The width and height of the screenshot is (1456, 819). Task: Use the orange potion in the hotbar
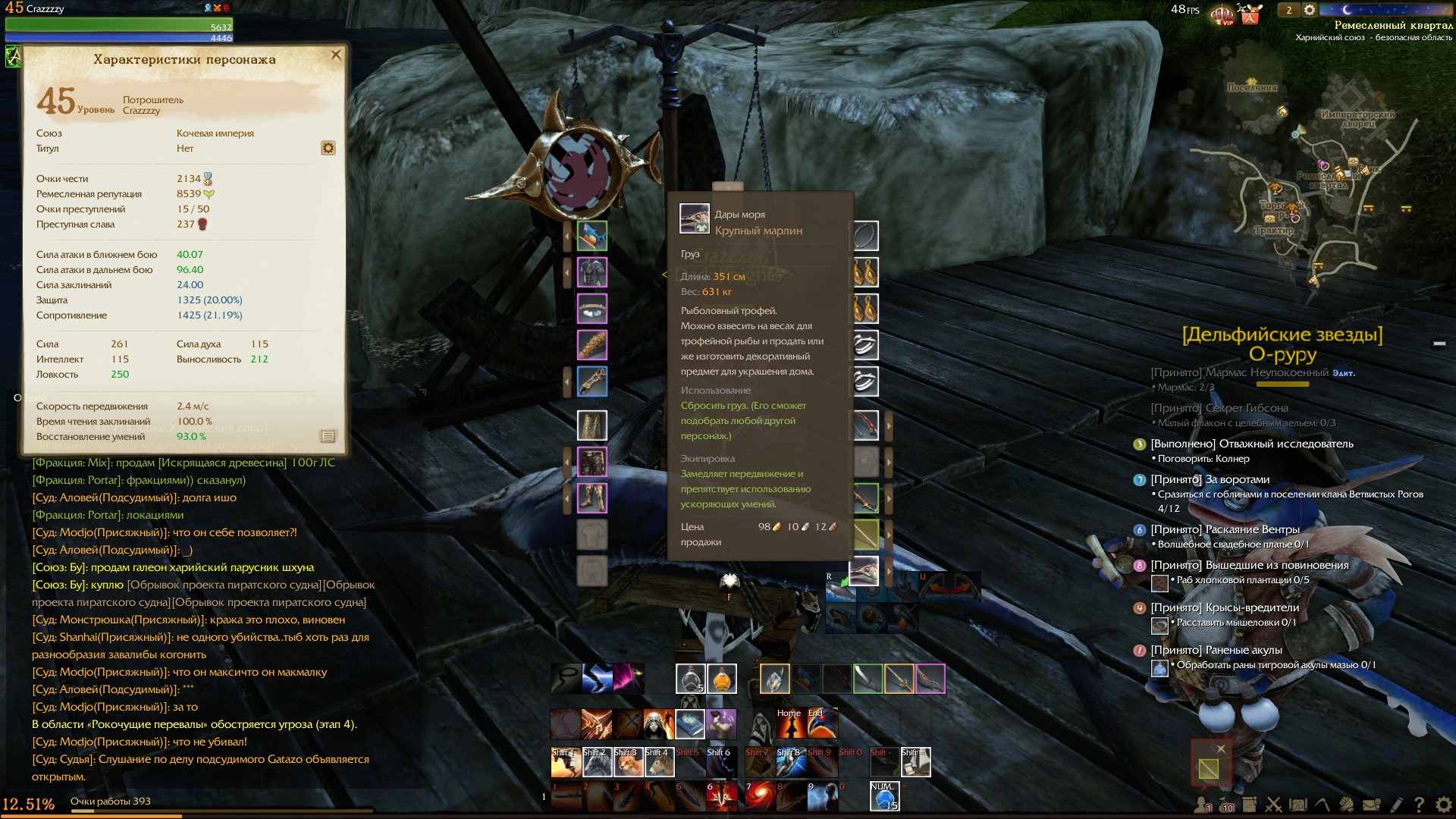pyautogui.click(x=722, y=679)
